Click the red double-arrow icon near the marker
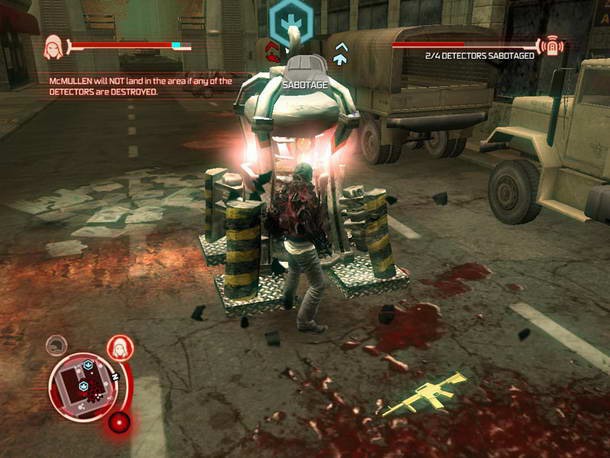 pyautogui.click(x=271, y=48)
